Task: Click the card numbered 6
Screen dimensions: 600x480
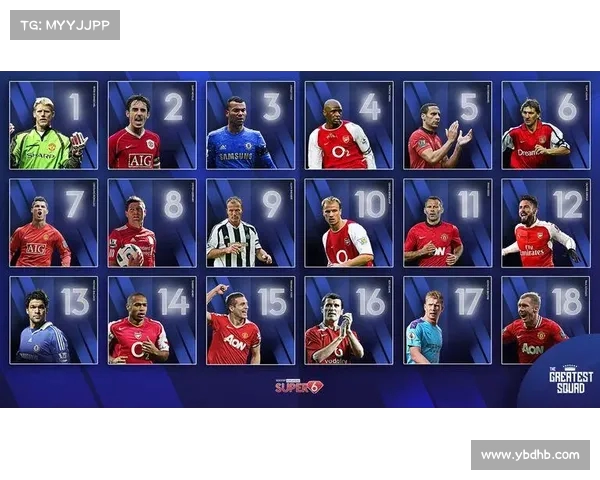Action: (546, 125)
